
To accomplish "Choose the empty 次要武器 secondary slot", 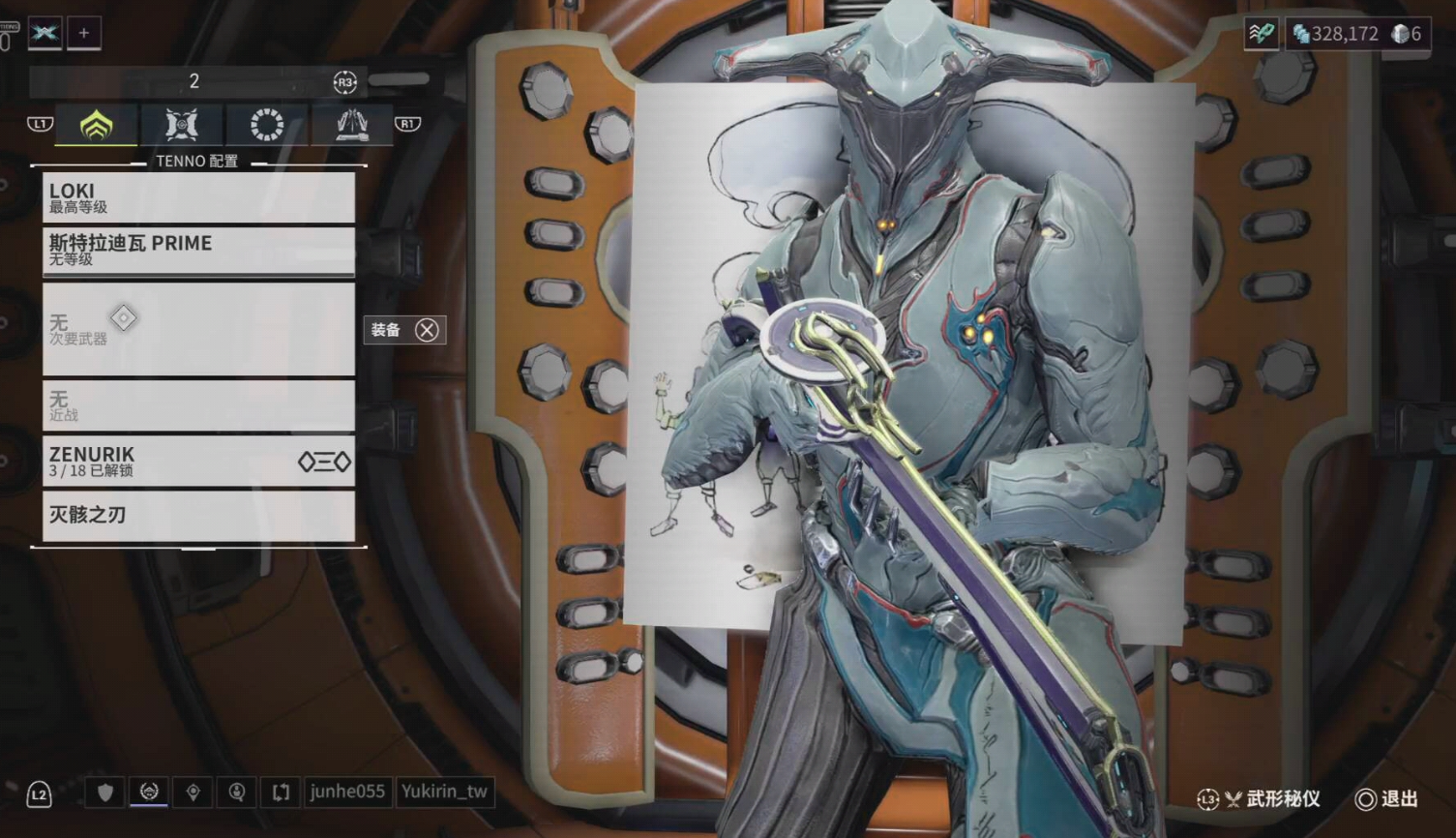I will pyautogui.click(x=198, y=328).
